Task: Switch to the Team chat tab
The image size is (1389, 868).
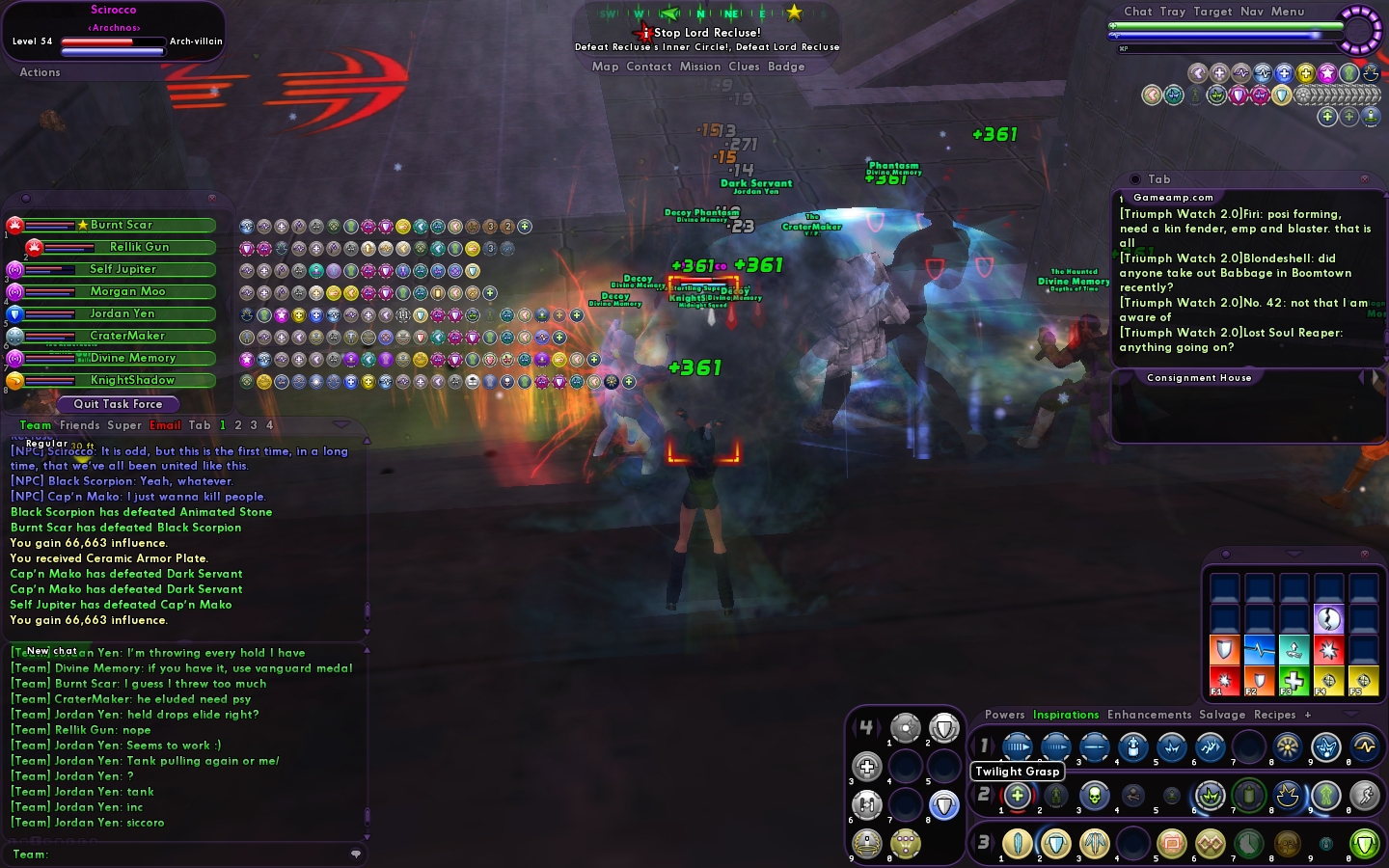Action: 36,425
